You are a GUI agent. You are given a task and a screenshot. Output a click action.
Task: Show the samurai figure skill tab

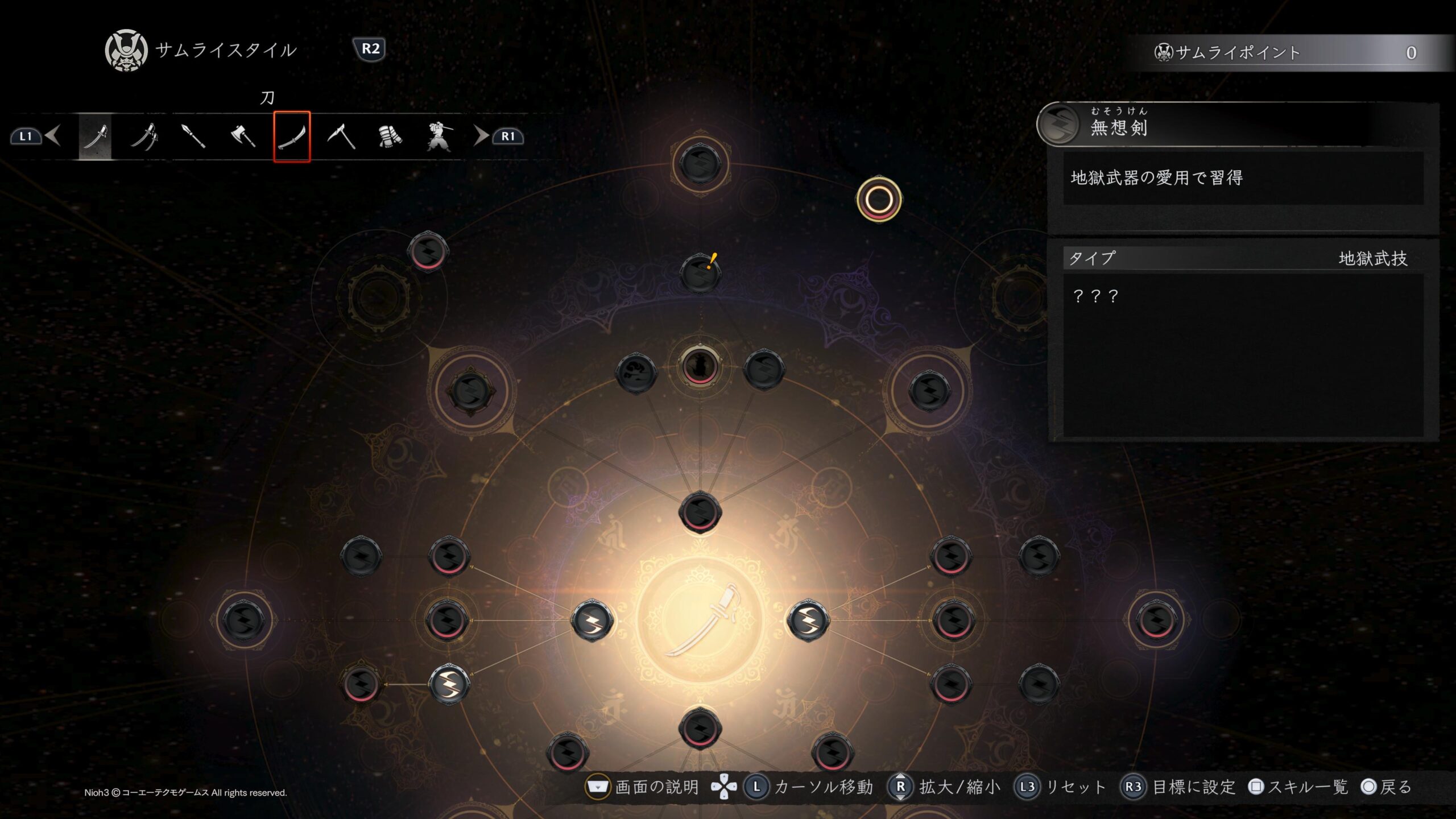[439, 136]
